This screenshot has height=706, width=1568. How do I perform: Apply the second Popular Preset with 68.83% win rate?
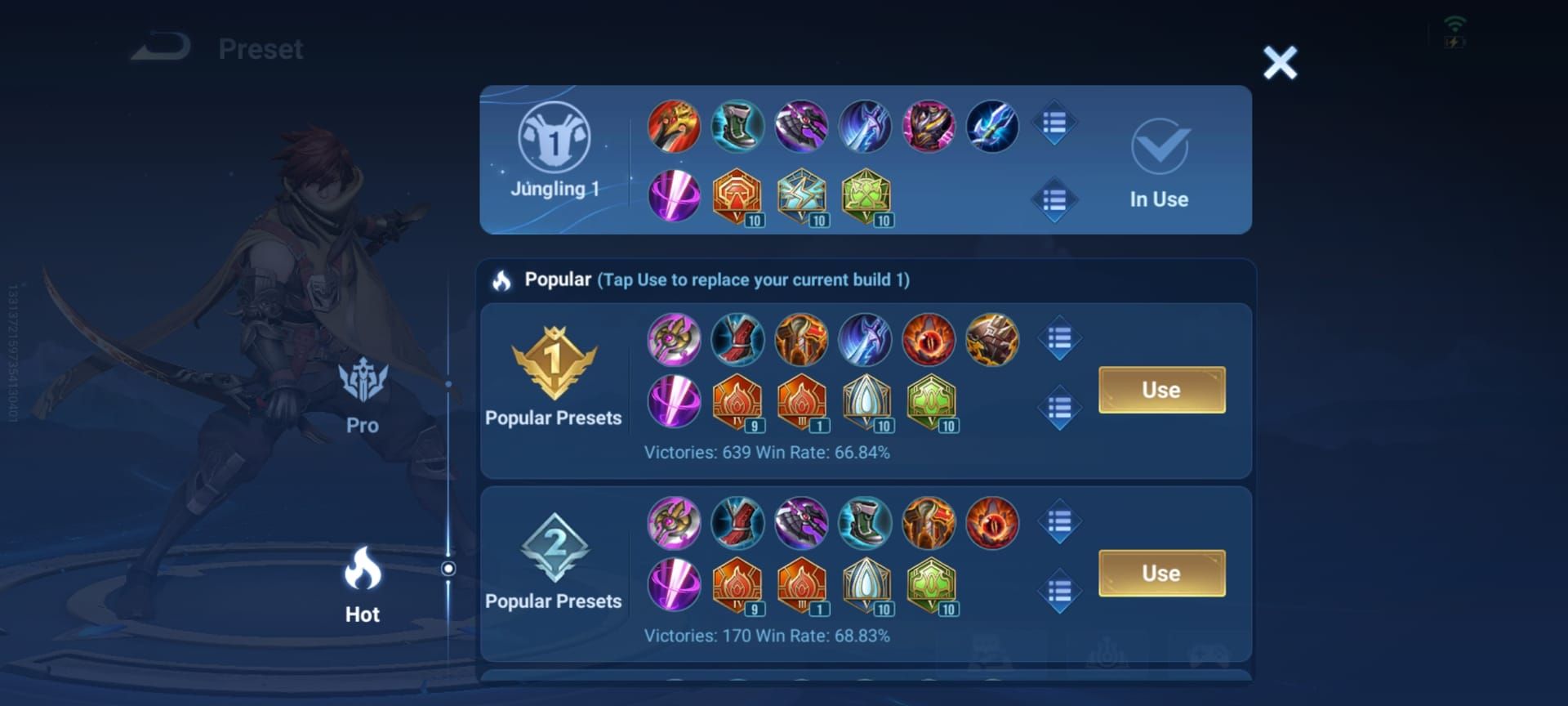[1161, 573]
